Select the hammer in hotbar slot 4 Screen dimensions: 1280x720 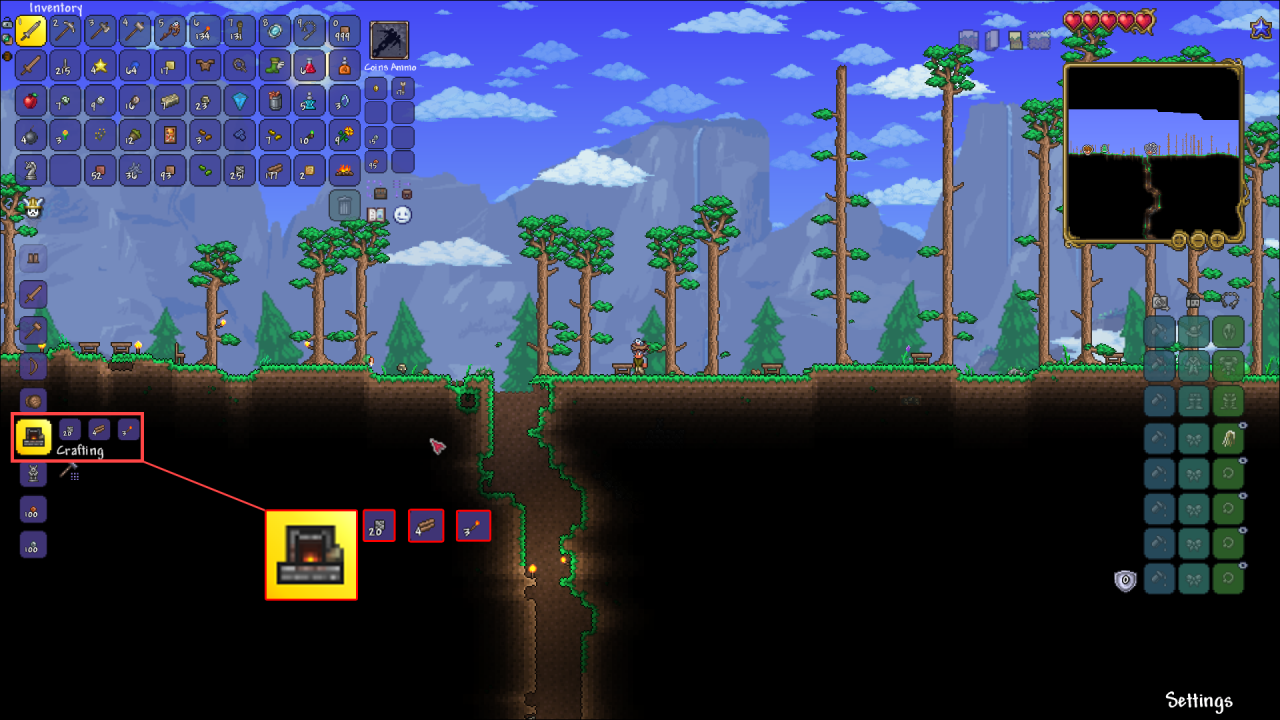(x=134, y=30)
